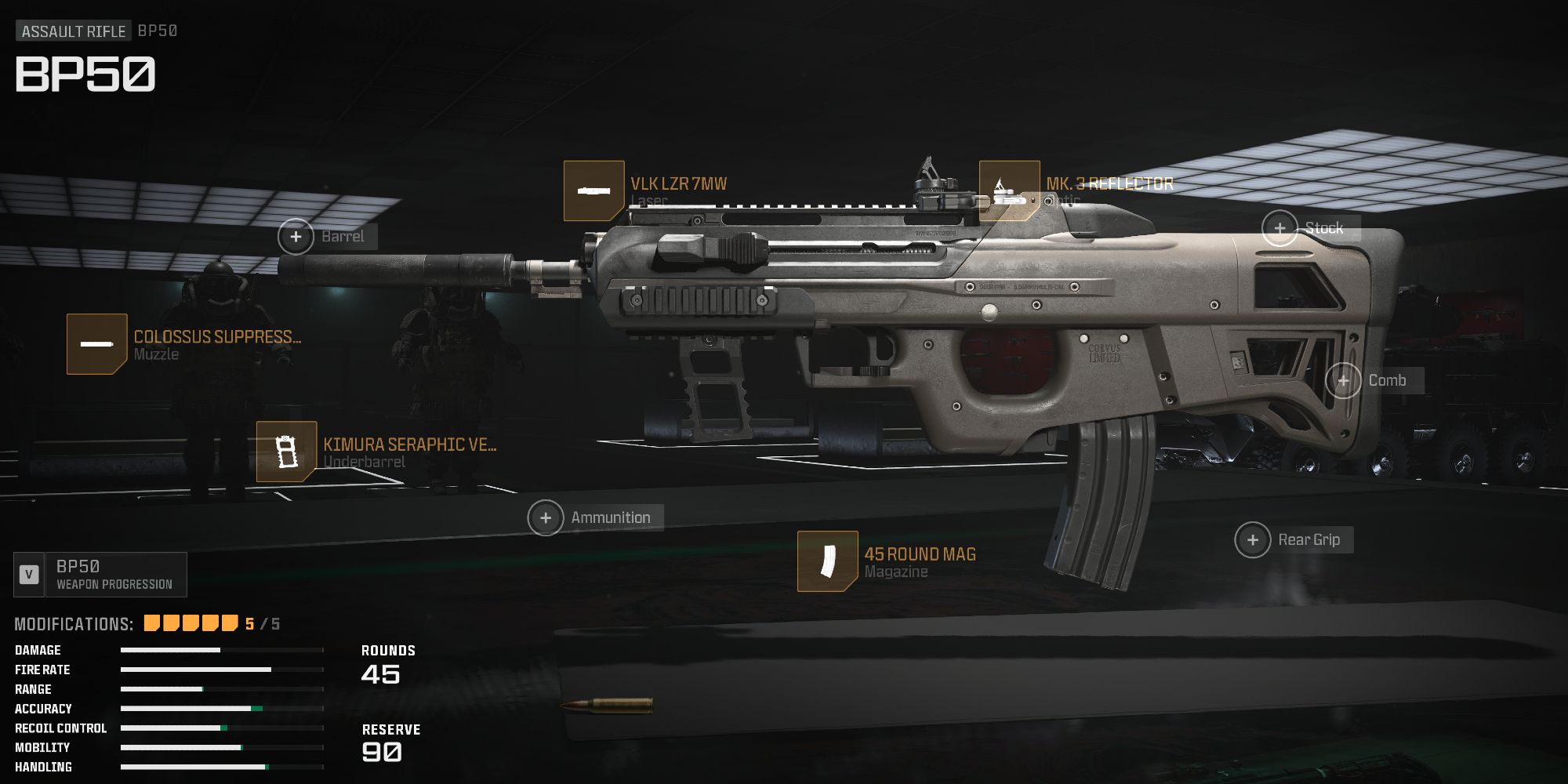This screenshot has height=784, width=1568.
Task: Open the Ammunition attachment slot
Action: click(546, 517)
